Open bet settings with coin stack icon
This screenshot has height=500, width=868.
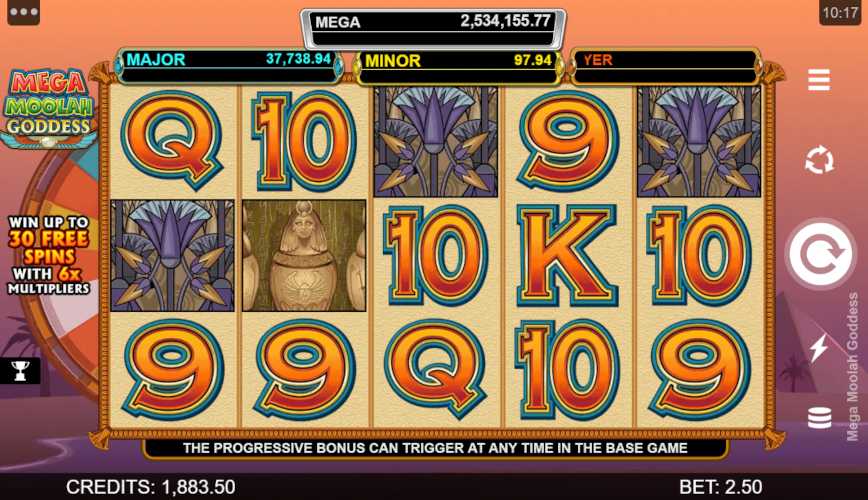[819, 417]
